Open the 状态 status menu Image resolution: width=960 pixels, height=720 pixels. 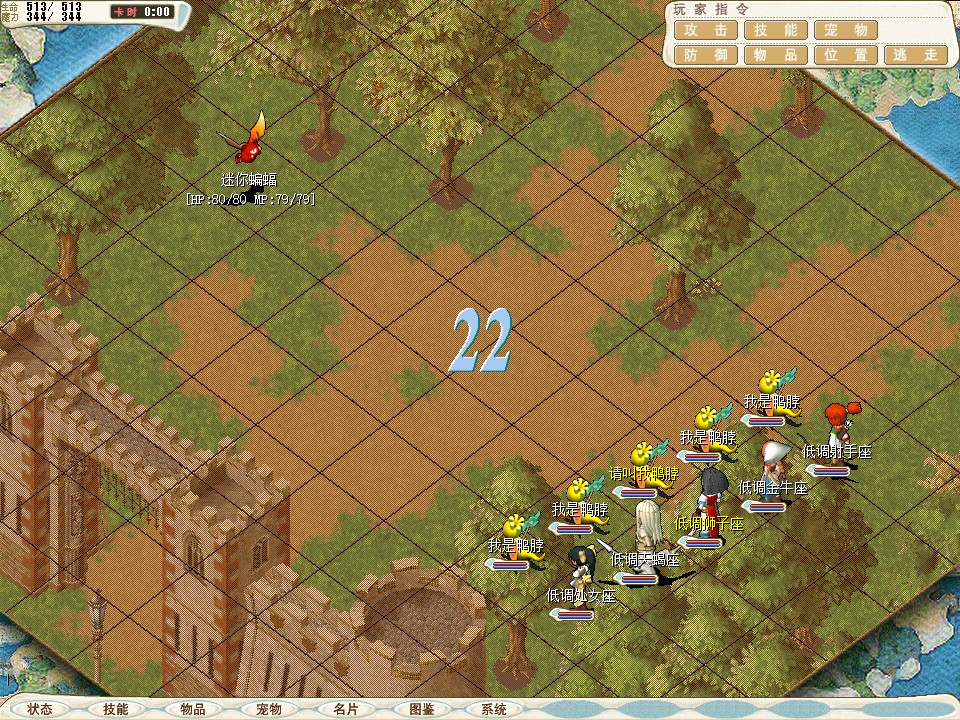[40, 709]
